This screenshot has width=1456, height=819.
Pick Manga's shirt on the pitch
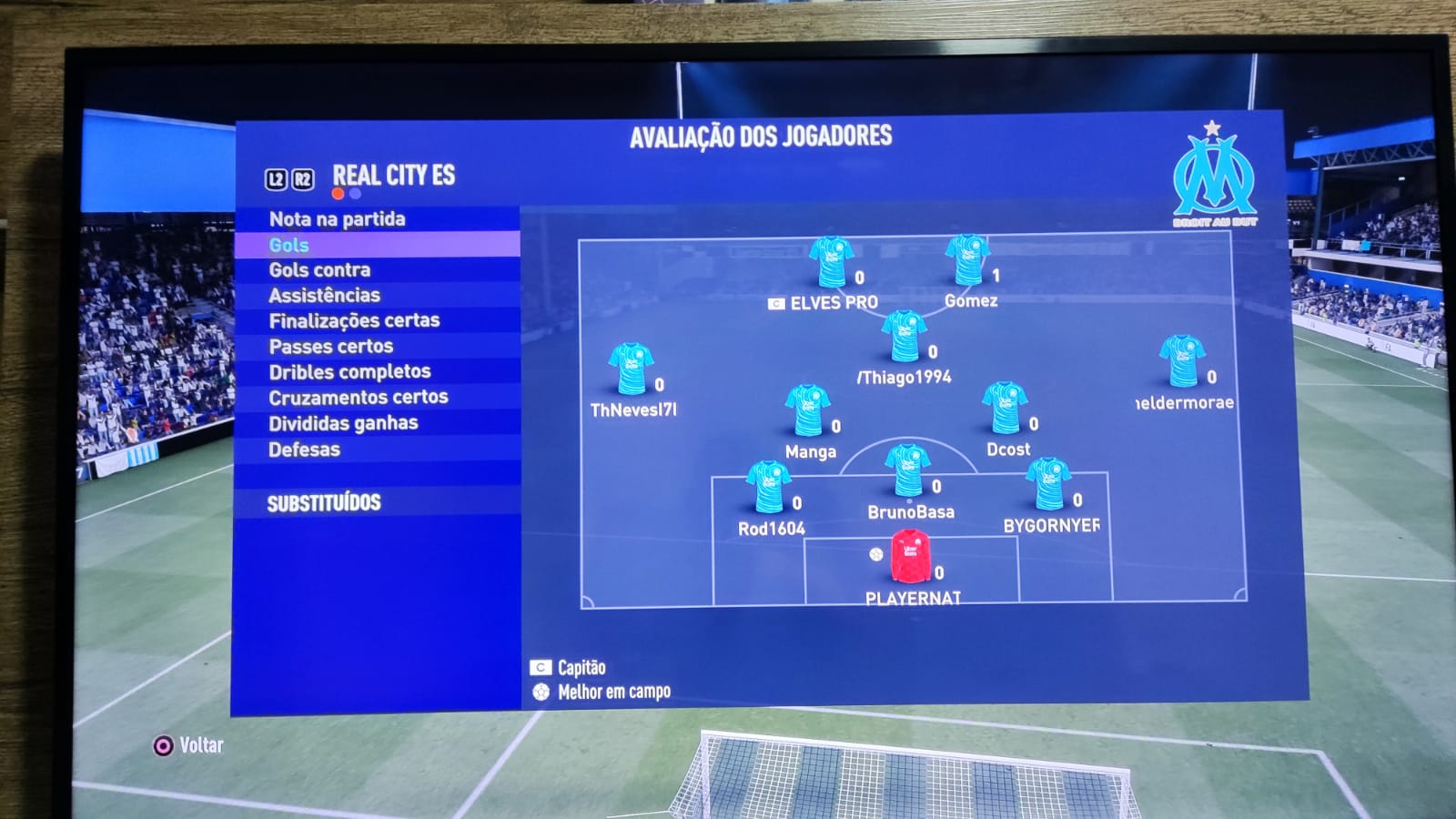(807, 410)
